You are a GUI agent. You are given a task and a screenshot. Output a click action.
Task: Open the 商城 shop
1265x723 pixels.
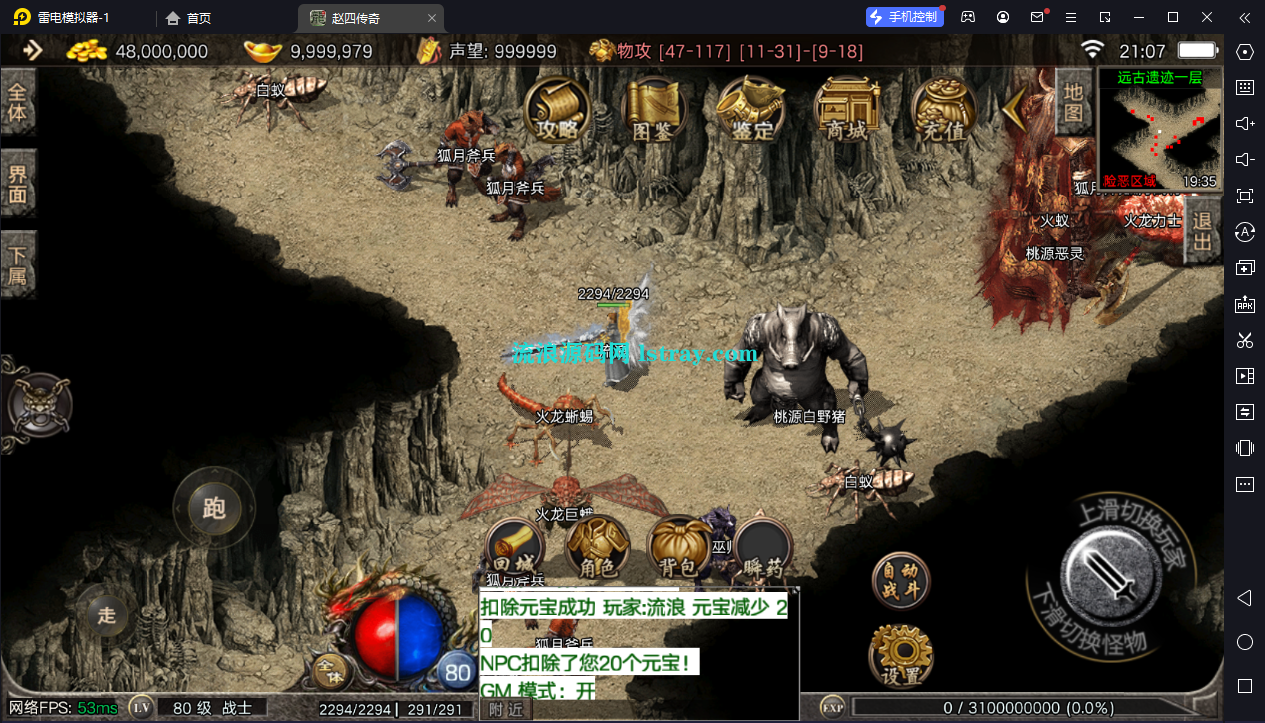[846, 110]
